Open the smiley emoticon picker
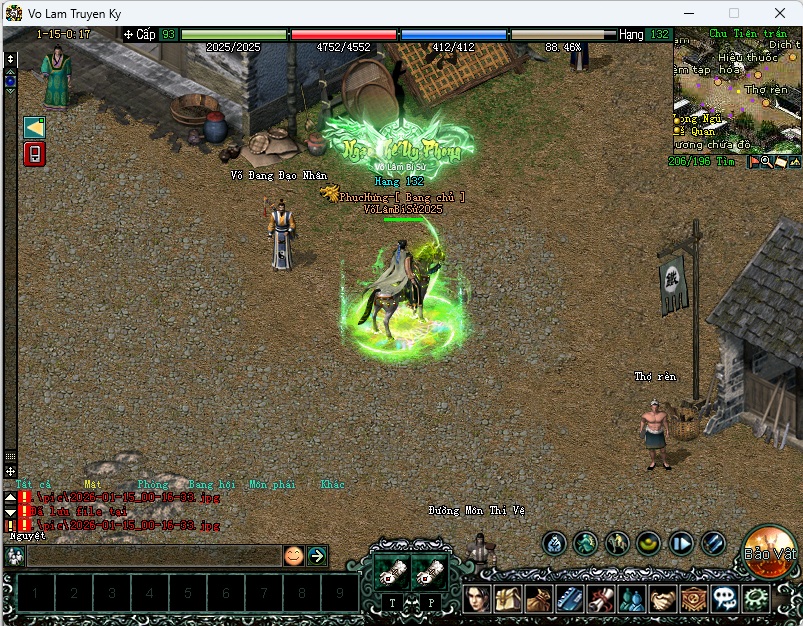Screen dimensions: 803x626 [293, 555]
